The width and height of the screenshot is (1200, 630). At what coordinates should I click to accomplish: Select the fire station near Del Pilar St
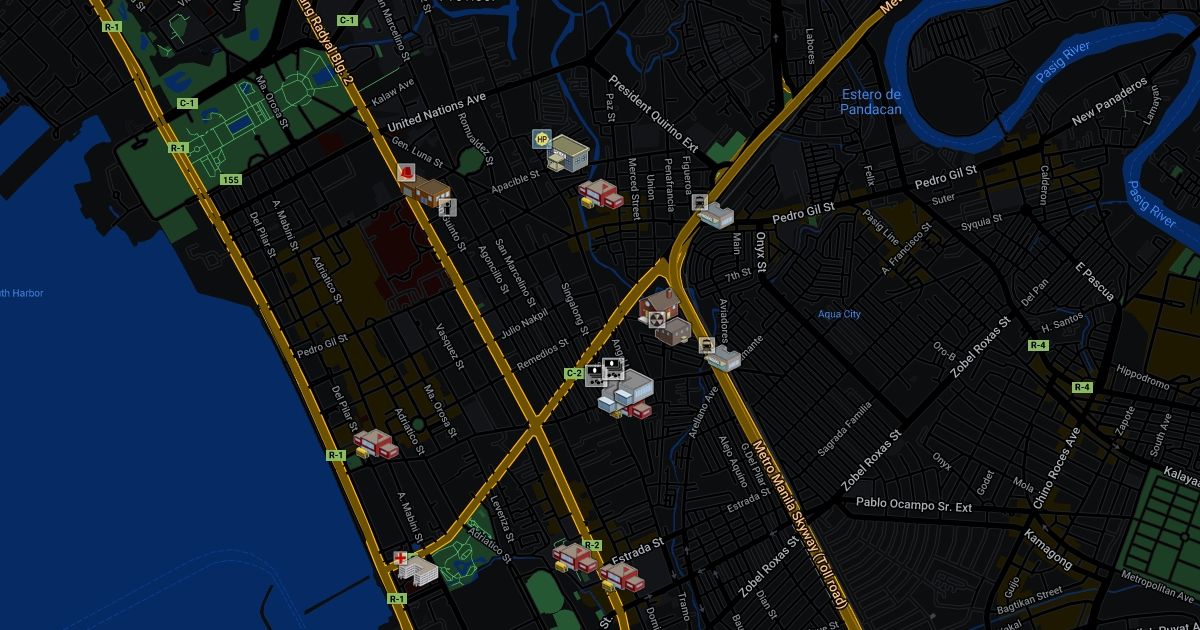[376, 443]
